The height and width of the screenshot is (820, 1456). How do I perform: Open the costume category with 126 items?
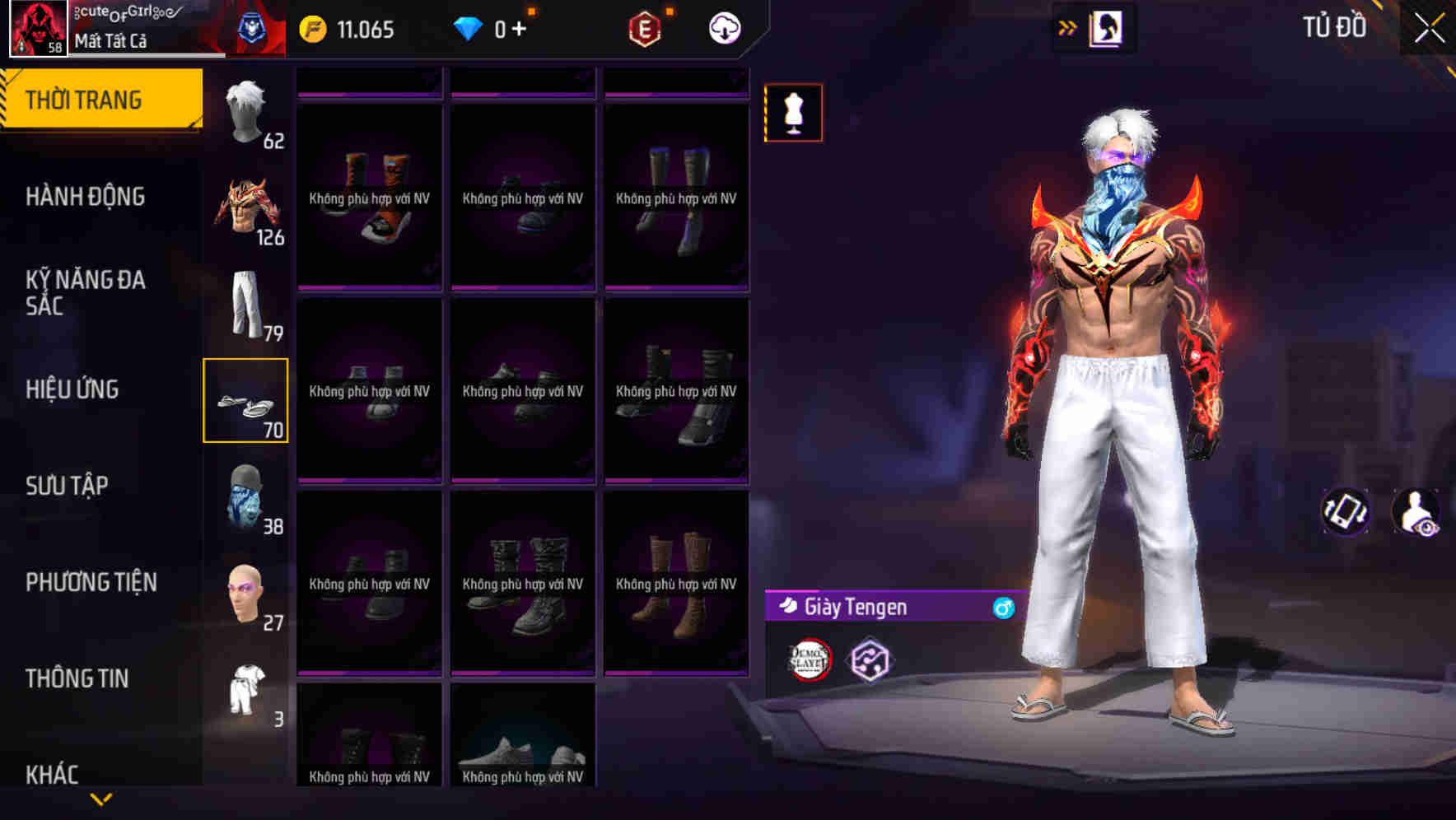(x=245, y=210)
